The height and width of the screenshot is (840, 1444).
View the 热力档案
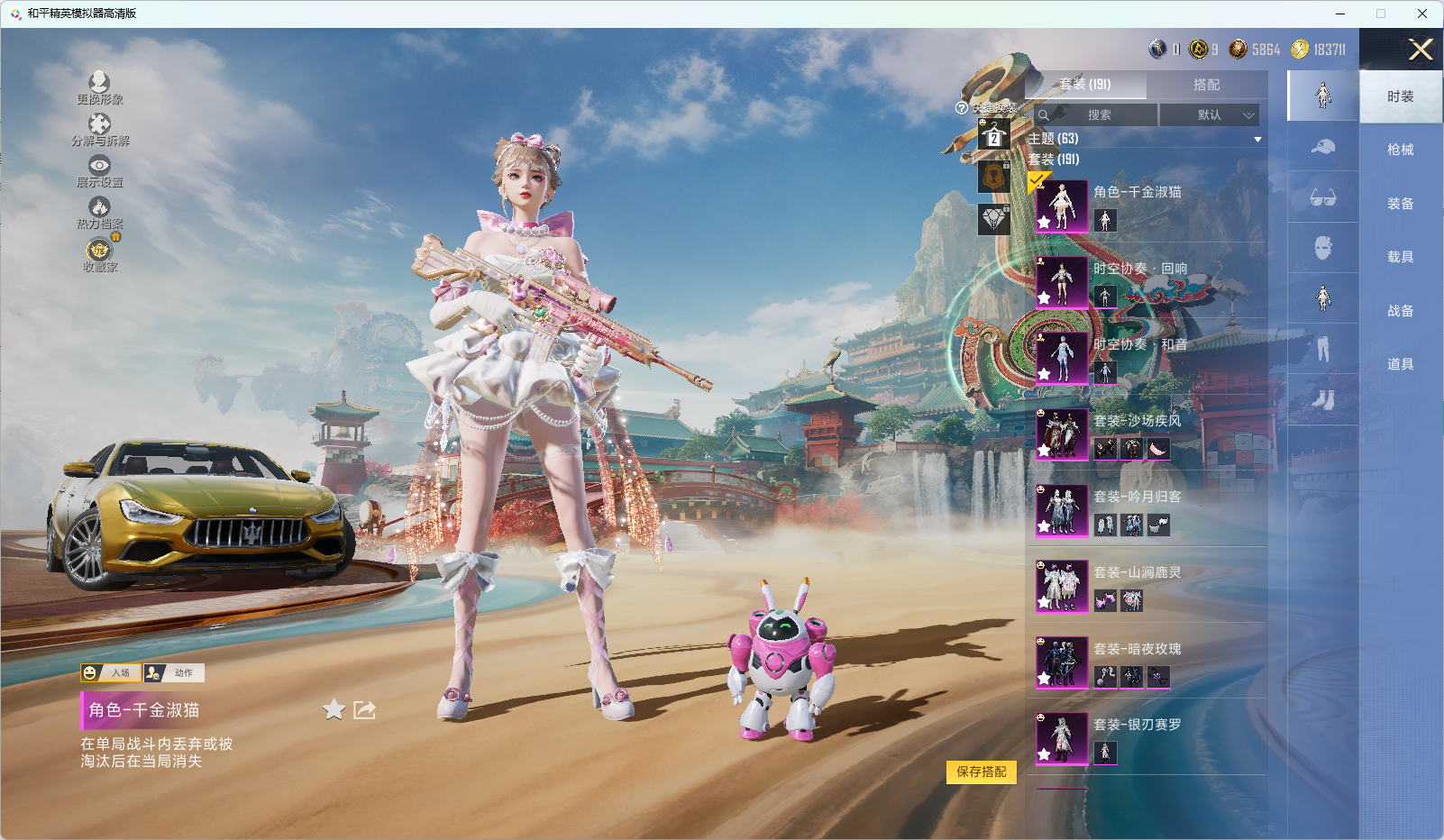(99, 213)
